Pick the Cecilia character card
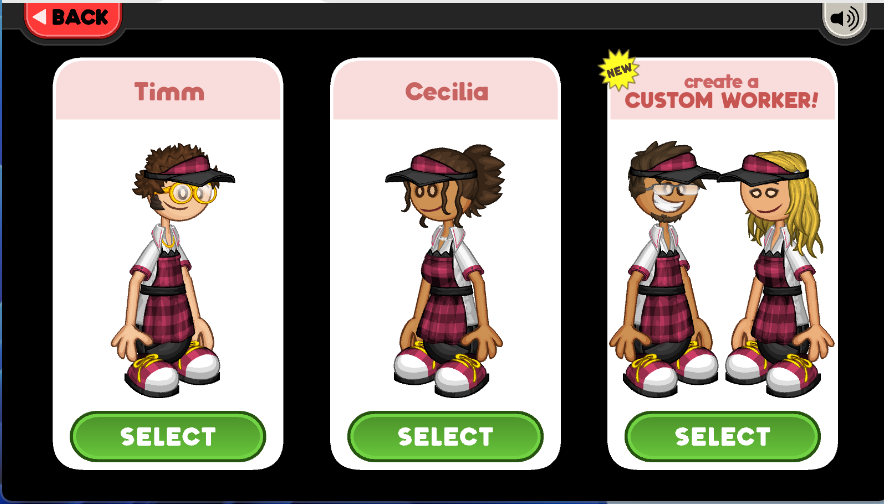 [445, 260]
